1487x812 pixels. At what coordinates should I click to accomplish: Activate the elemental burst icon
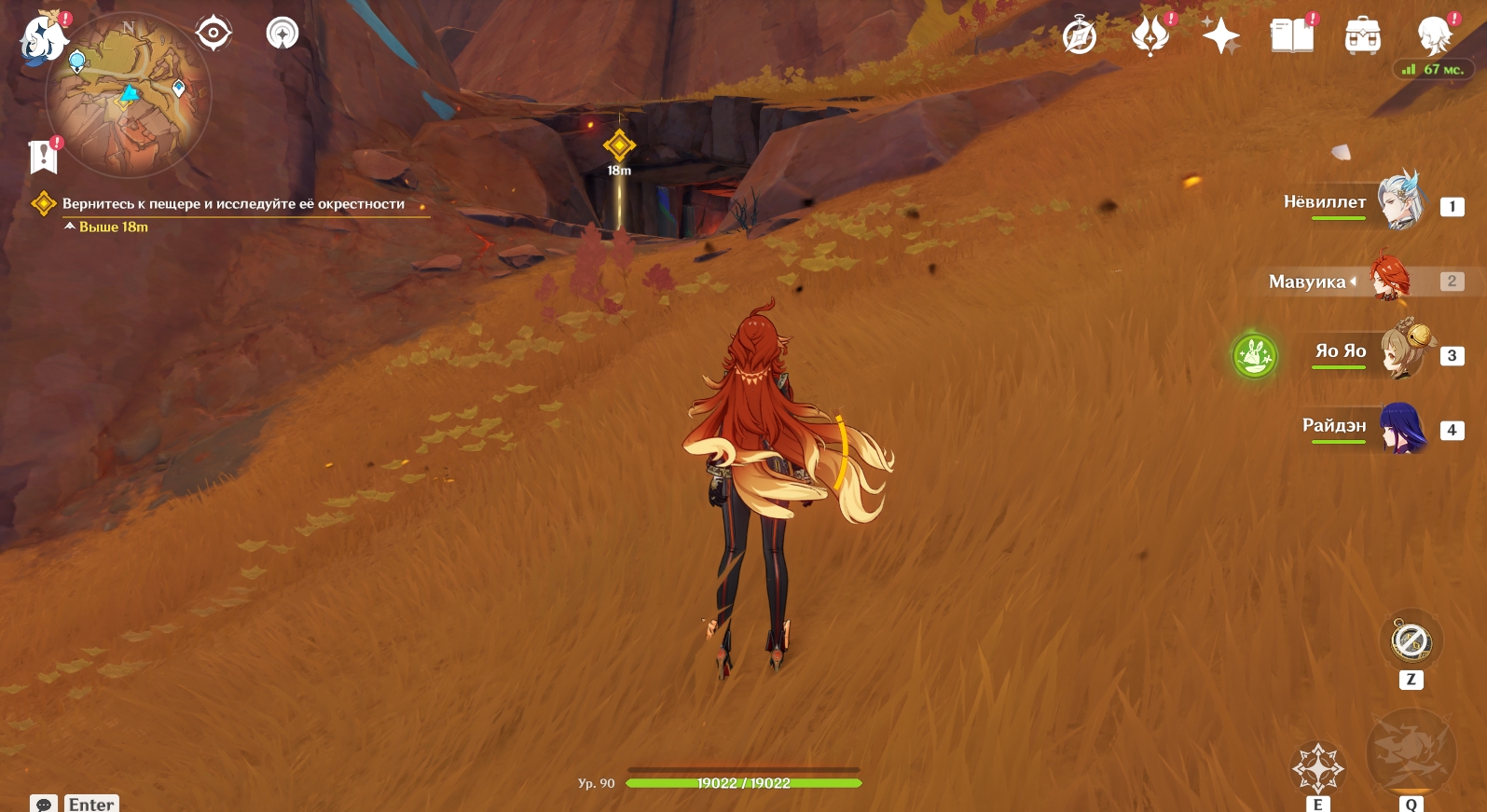coord(1411,752)
